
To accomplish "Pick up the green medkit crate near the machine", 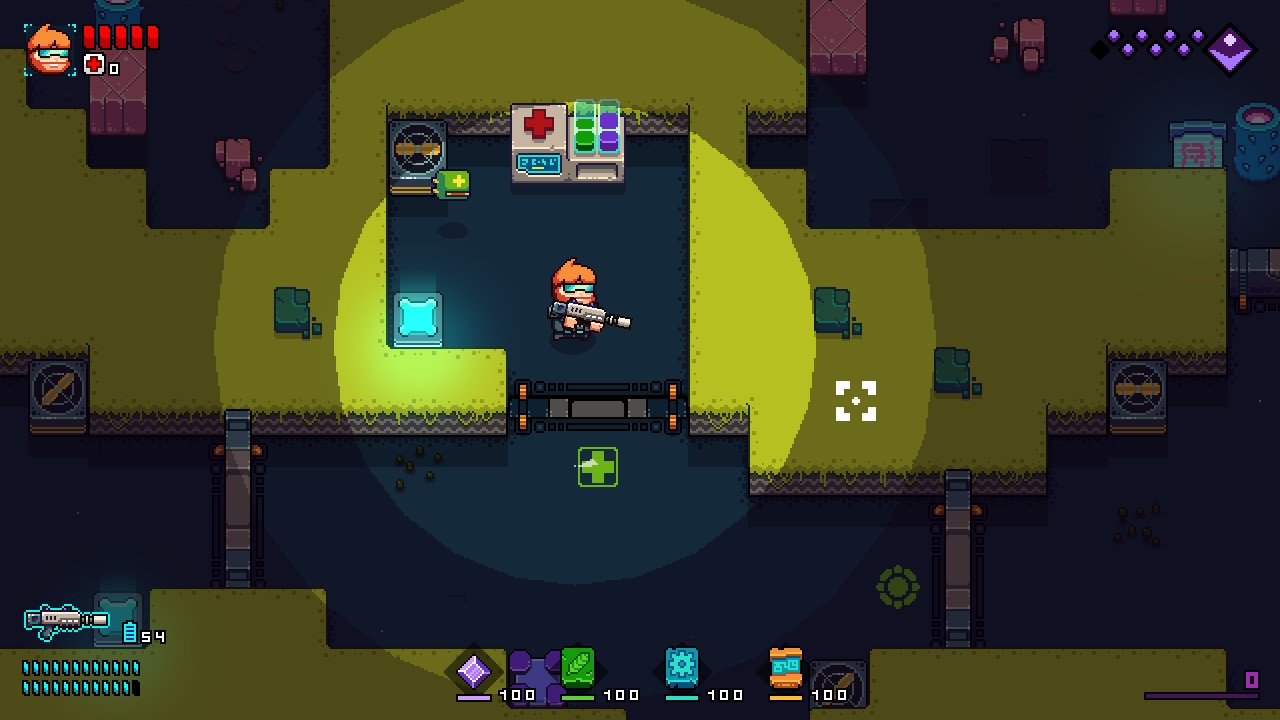I will [x=452, y=183].
